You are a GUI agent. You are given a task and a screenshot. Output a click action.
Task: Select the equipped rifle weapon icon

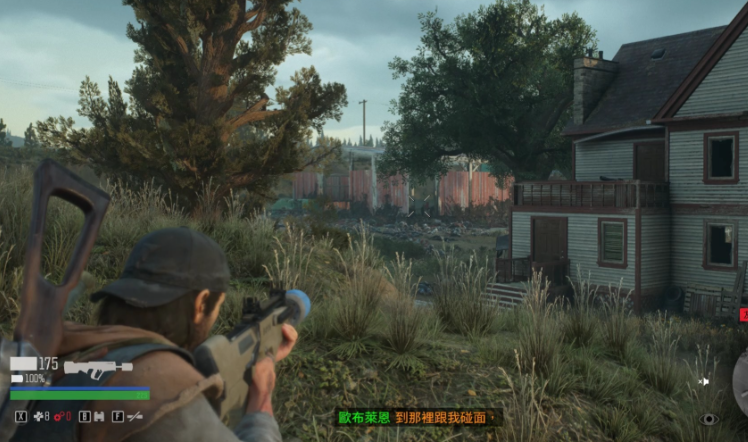tap(98, 368)
